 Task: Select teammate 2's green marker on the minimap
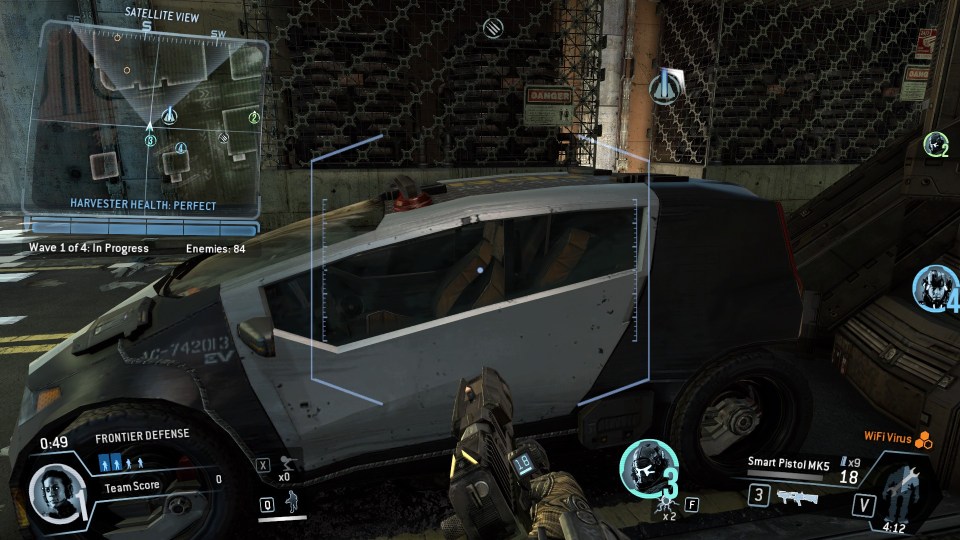[x=254, y=118]
